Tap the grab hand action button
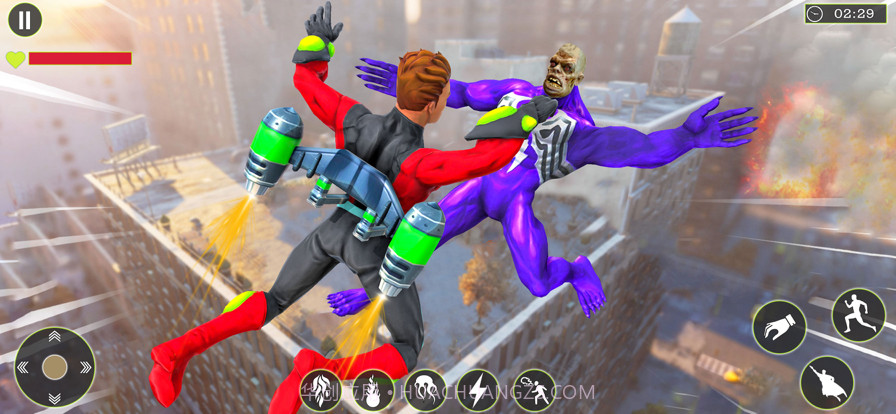Viewport: 896px width, 414px height. pos(779,327)
